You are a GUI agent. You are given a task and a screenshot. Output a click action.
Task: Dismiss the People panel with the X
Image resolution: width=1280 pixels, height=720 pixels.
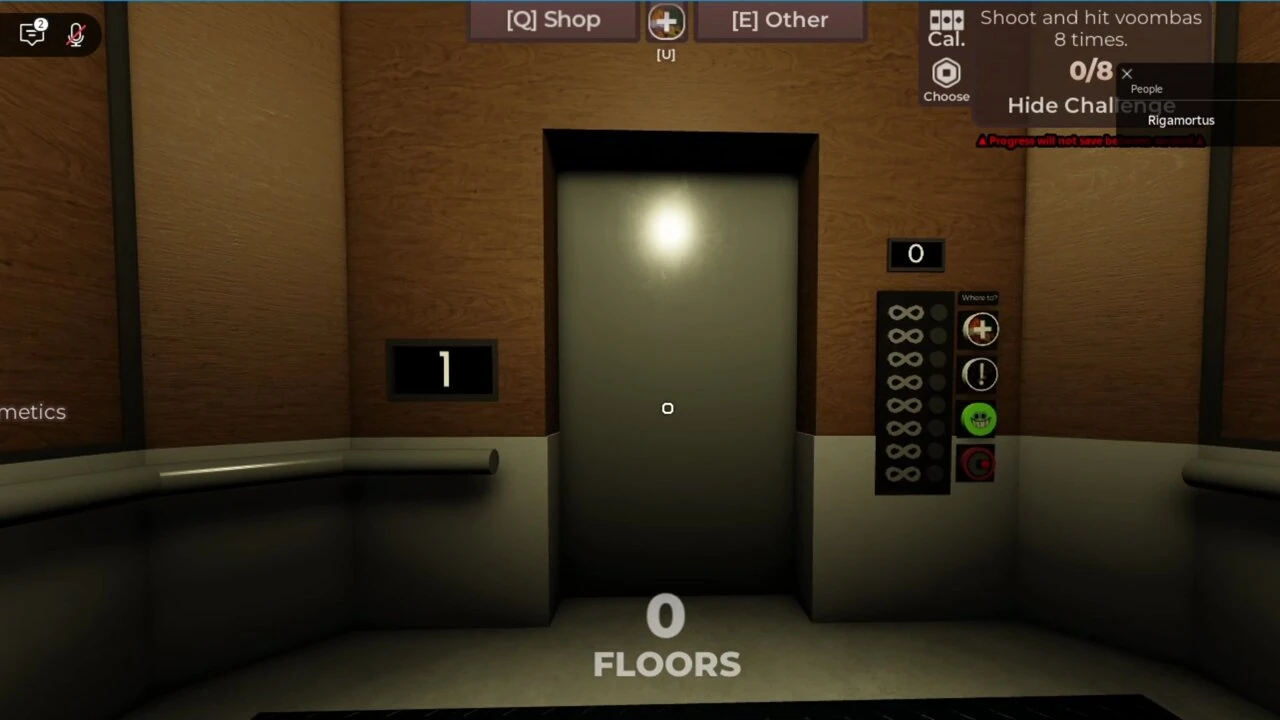[1127, 73]
